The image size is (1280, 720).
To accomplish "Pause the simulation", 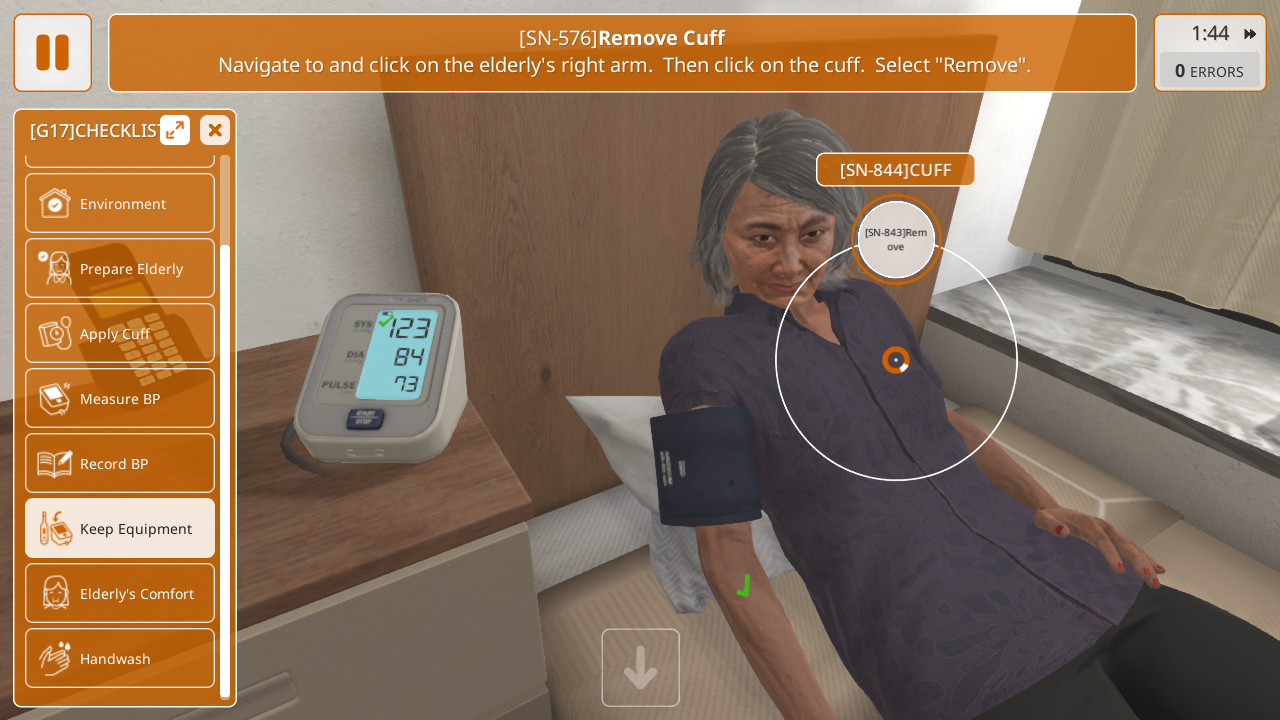I will pyautogui.click(x=52, y=52).
